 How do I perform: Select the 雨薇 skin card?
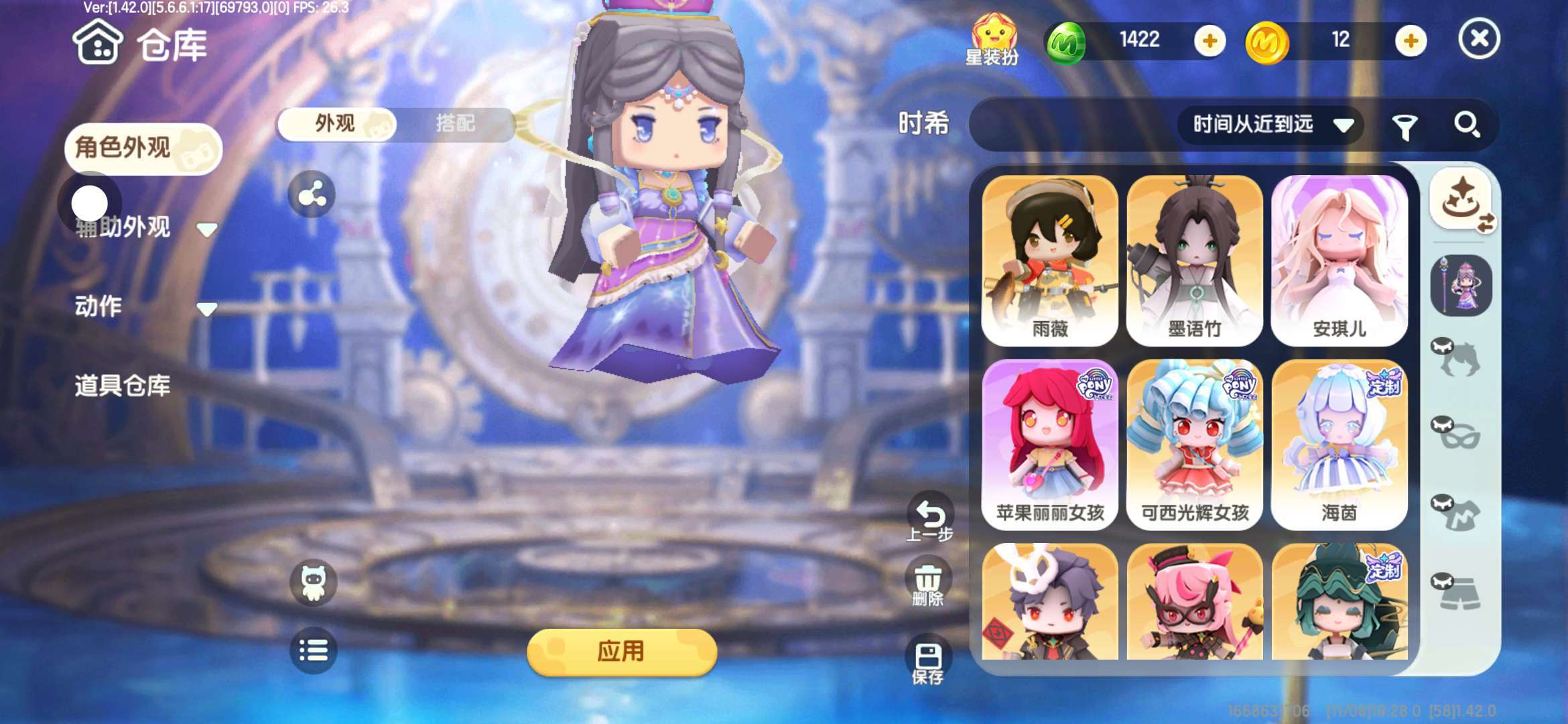(x=1050, y=260)
